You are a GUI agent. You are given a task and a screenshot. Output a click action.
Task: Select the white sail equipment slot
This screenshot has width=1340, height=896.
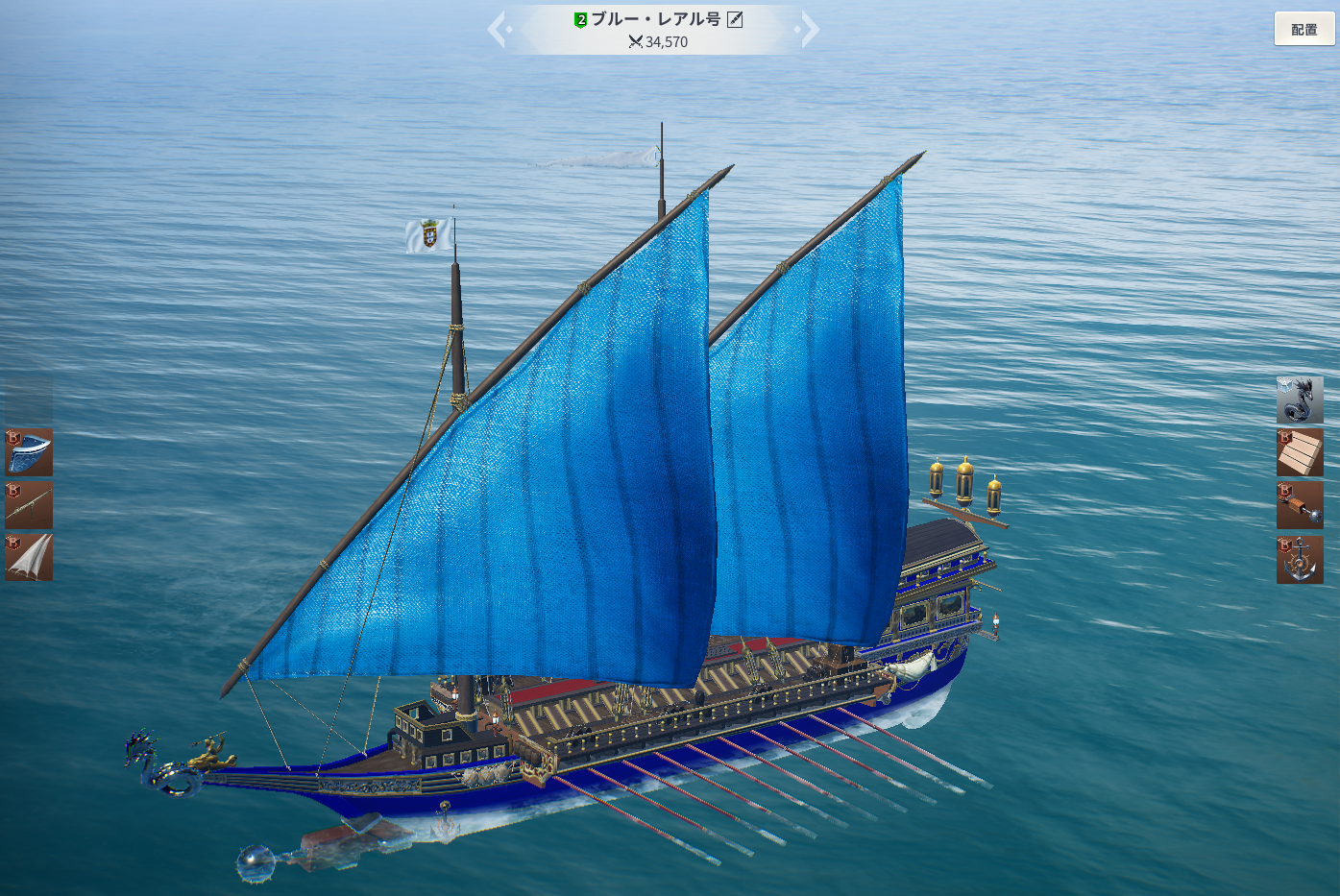pos(29,557)
